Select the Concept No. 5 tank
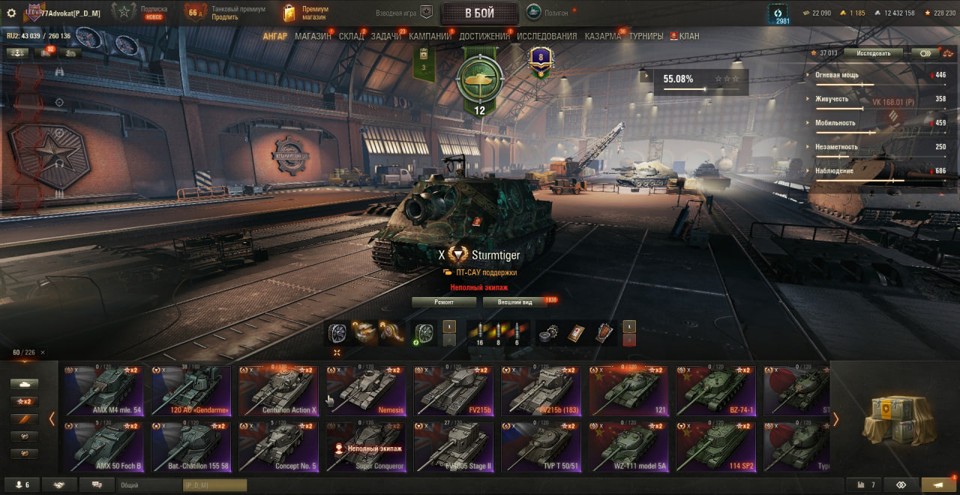This screenshot has height=495, width=960. coord(278,447)
